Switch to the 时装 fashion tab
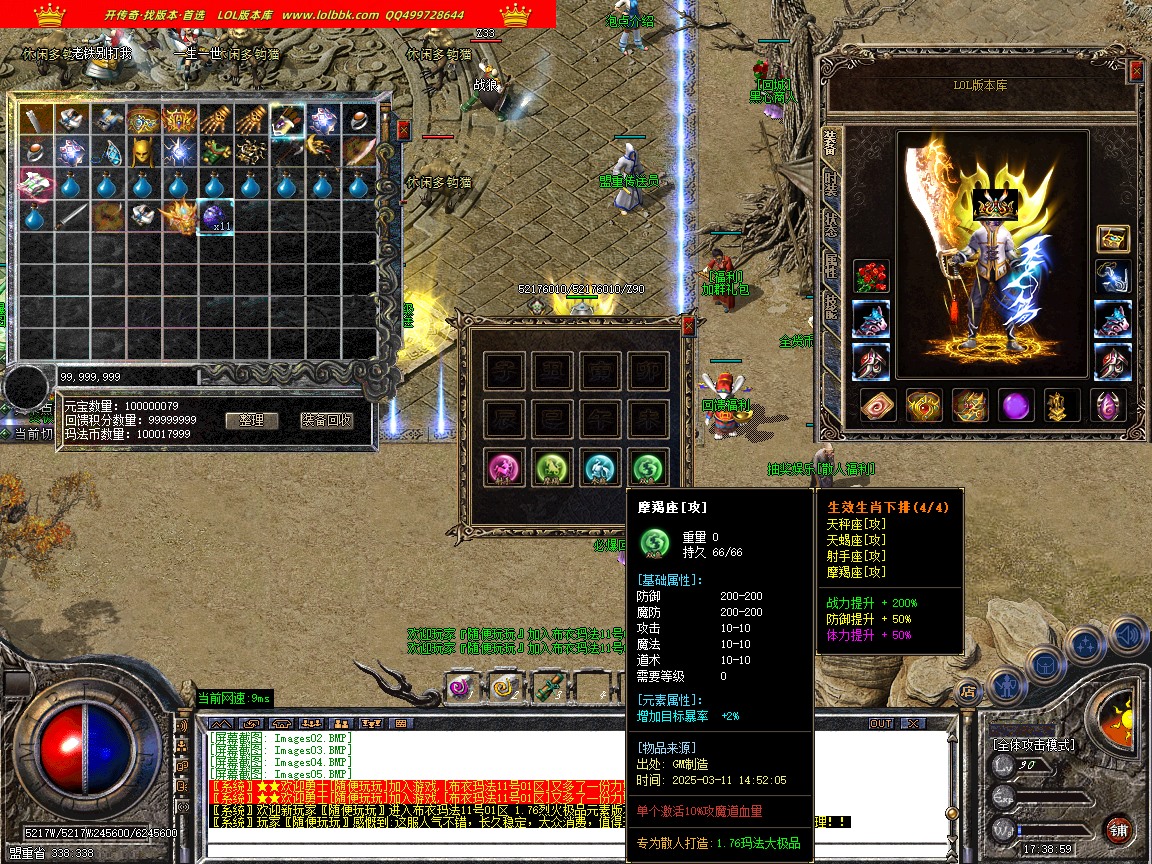The image size is (1152, 864). coord(830,183)
